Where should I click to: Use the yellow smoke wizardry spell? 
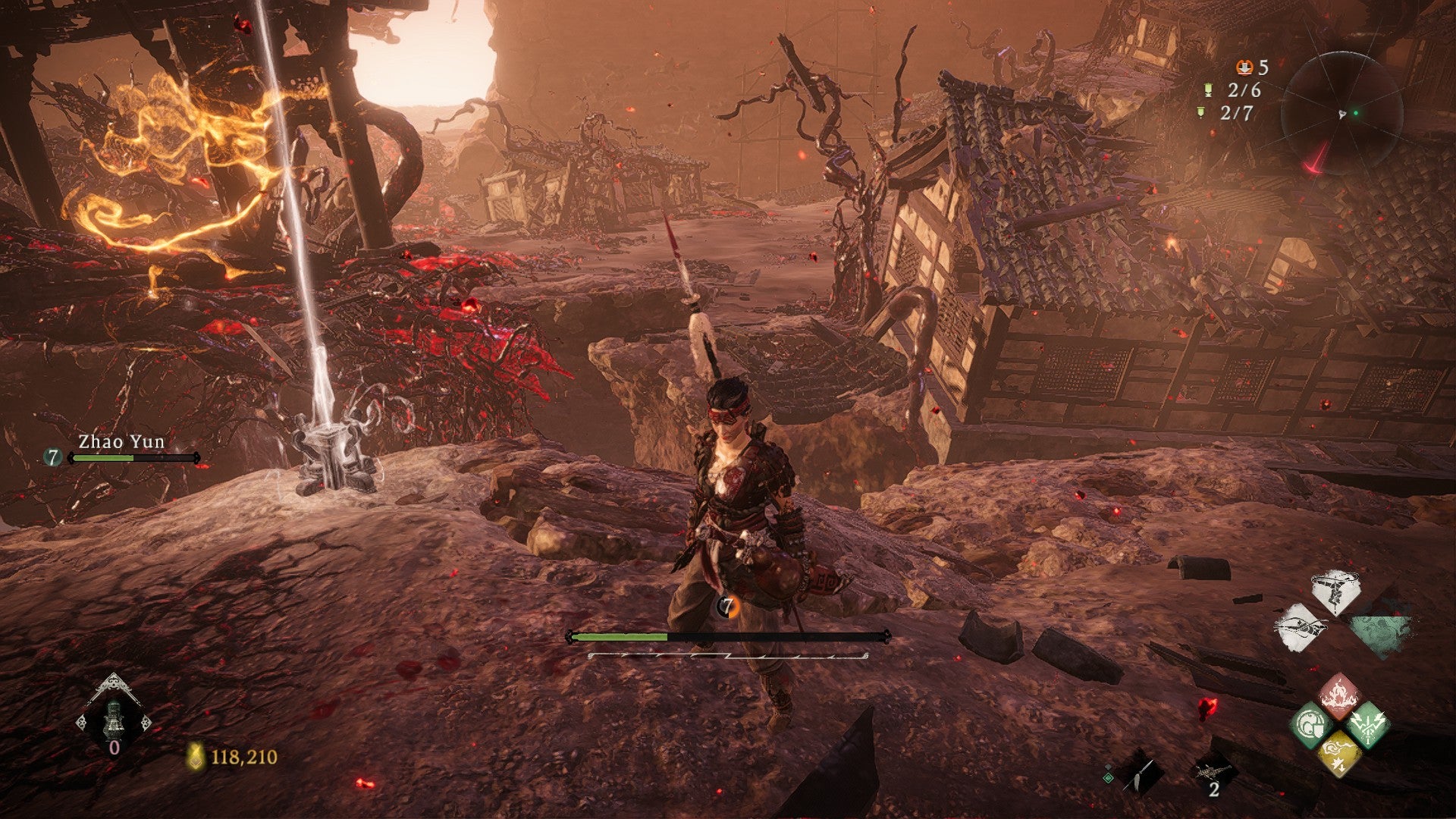[x=1340, y=753]
